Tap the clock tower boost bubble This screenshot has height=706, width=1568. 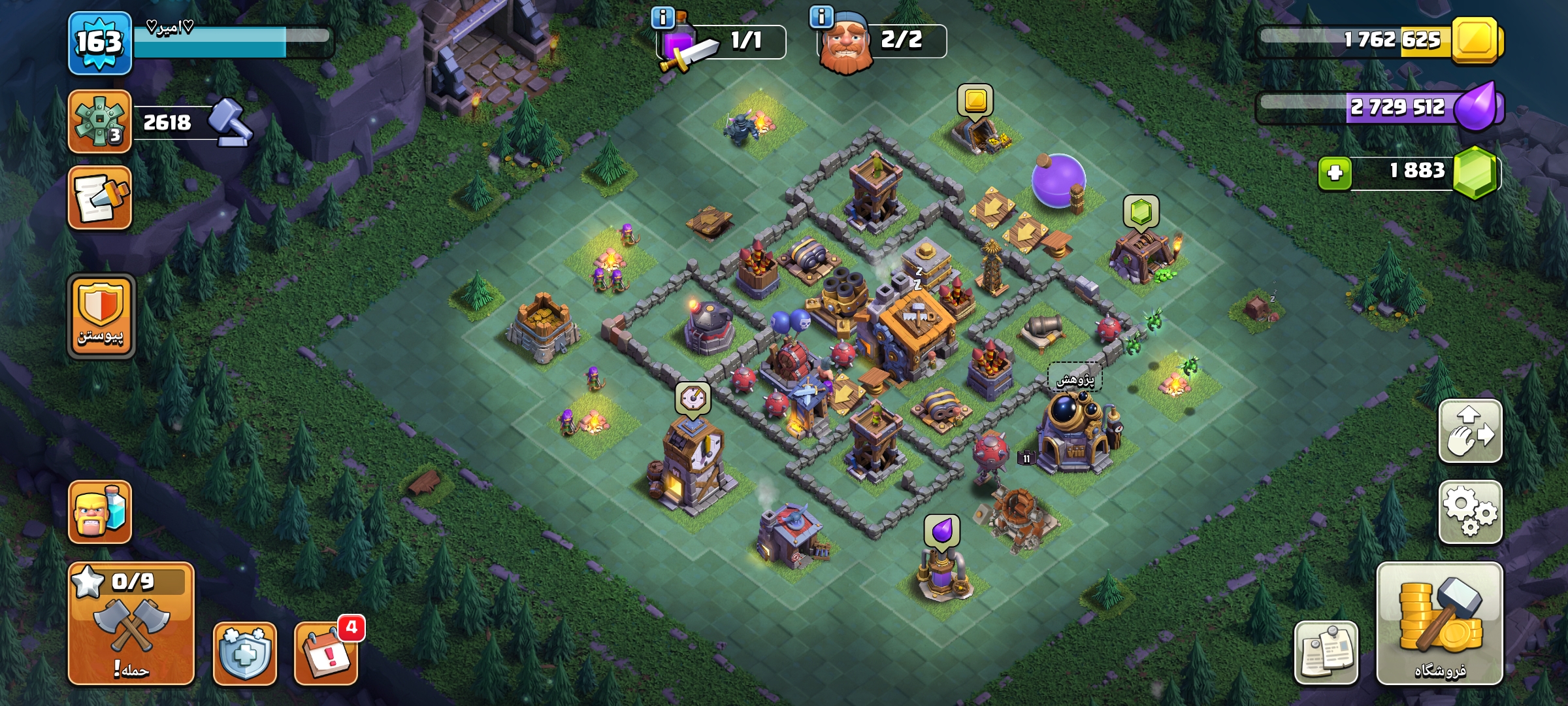click(x=693, y=398)
